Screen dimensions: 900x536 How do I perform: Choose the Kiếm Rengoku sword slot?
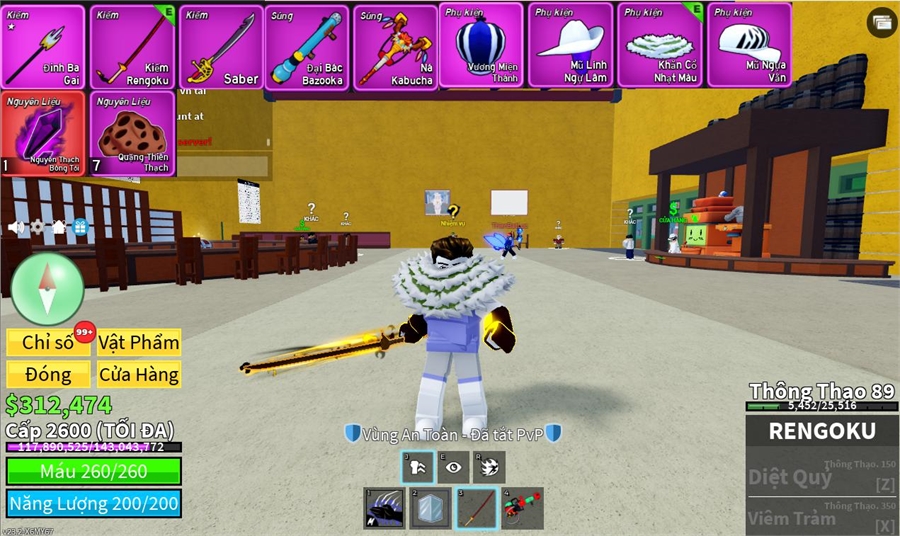(x=131, y=47)
